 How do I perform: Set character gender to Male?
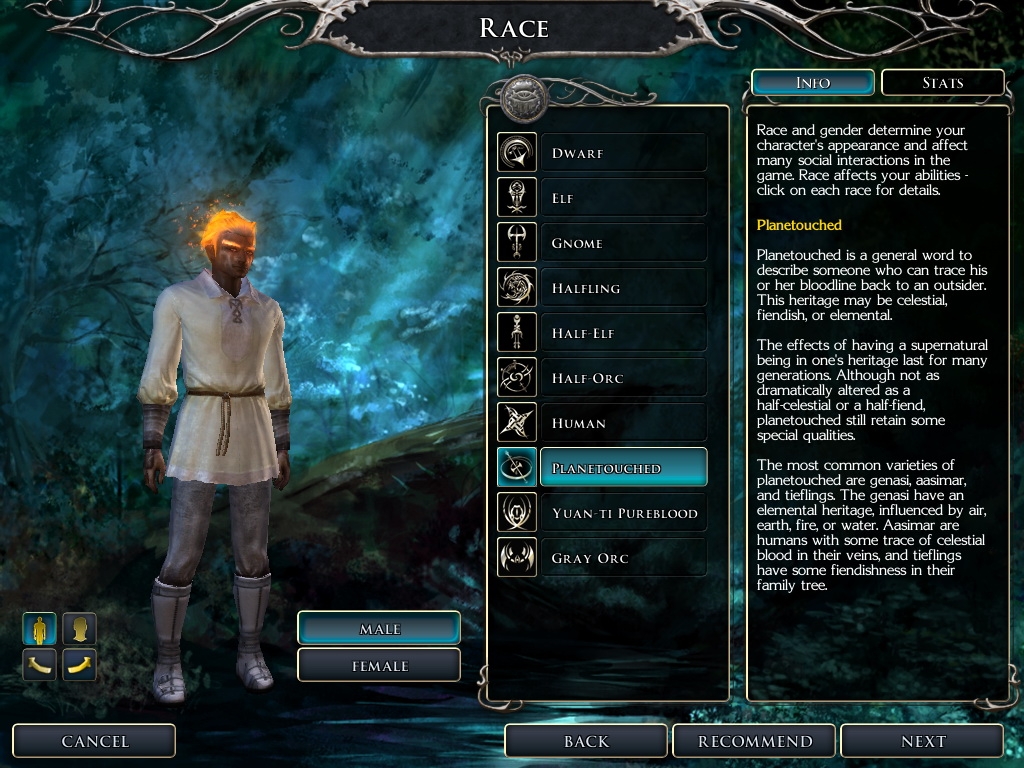point(379,628)
